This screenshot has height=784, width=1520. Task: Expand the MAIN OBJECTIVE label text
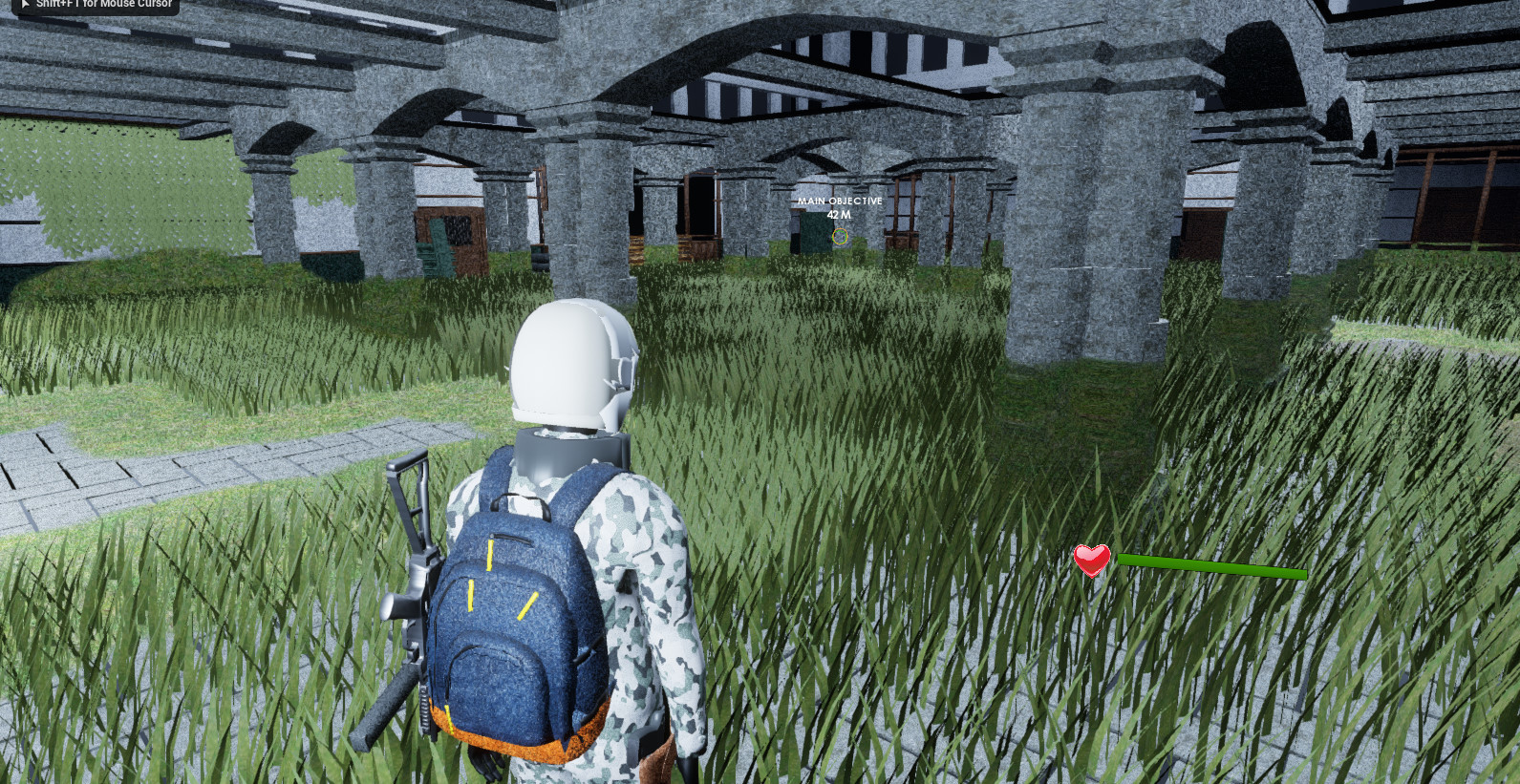pyautogui.click(x=839, y=201)
